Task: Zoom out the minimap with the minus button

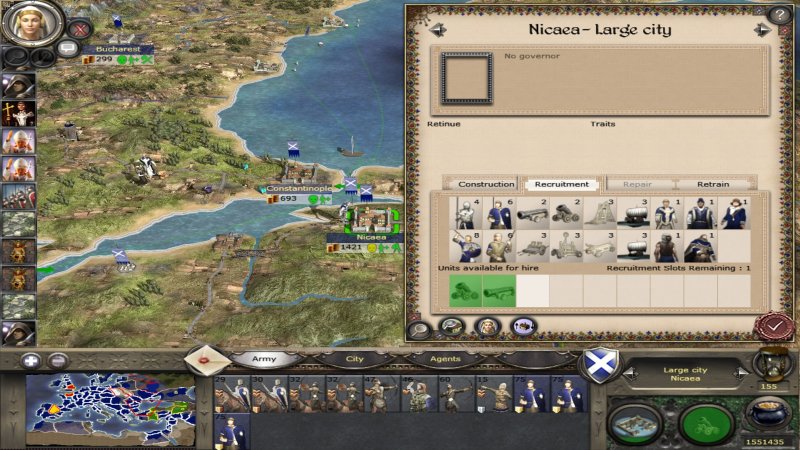Action: coord(58,361)
